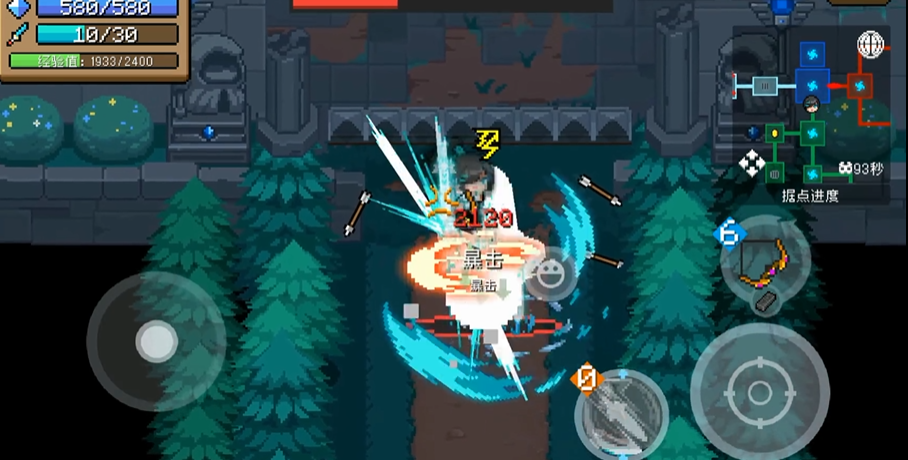Tap the four-arrow move icon on minimap
This screenshot has width=908, height=460.
751,165
